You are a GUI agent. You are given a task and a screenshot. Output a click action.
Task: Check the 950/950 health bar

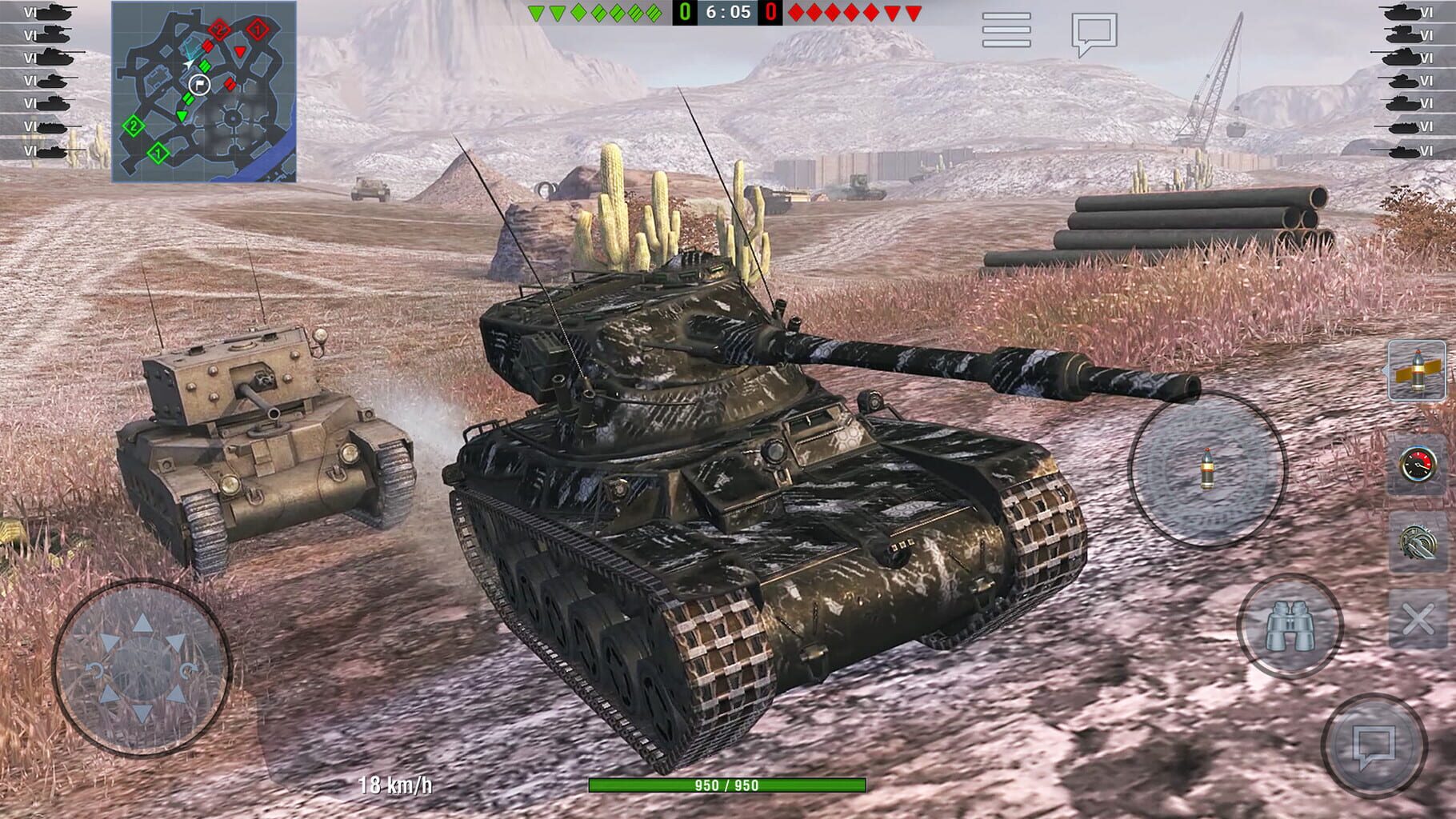coord(727,786)
